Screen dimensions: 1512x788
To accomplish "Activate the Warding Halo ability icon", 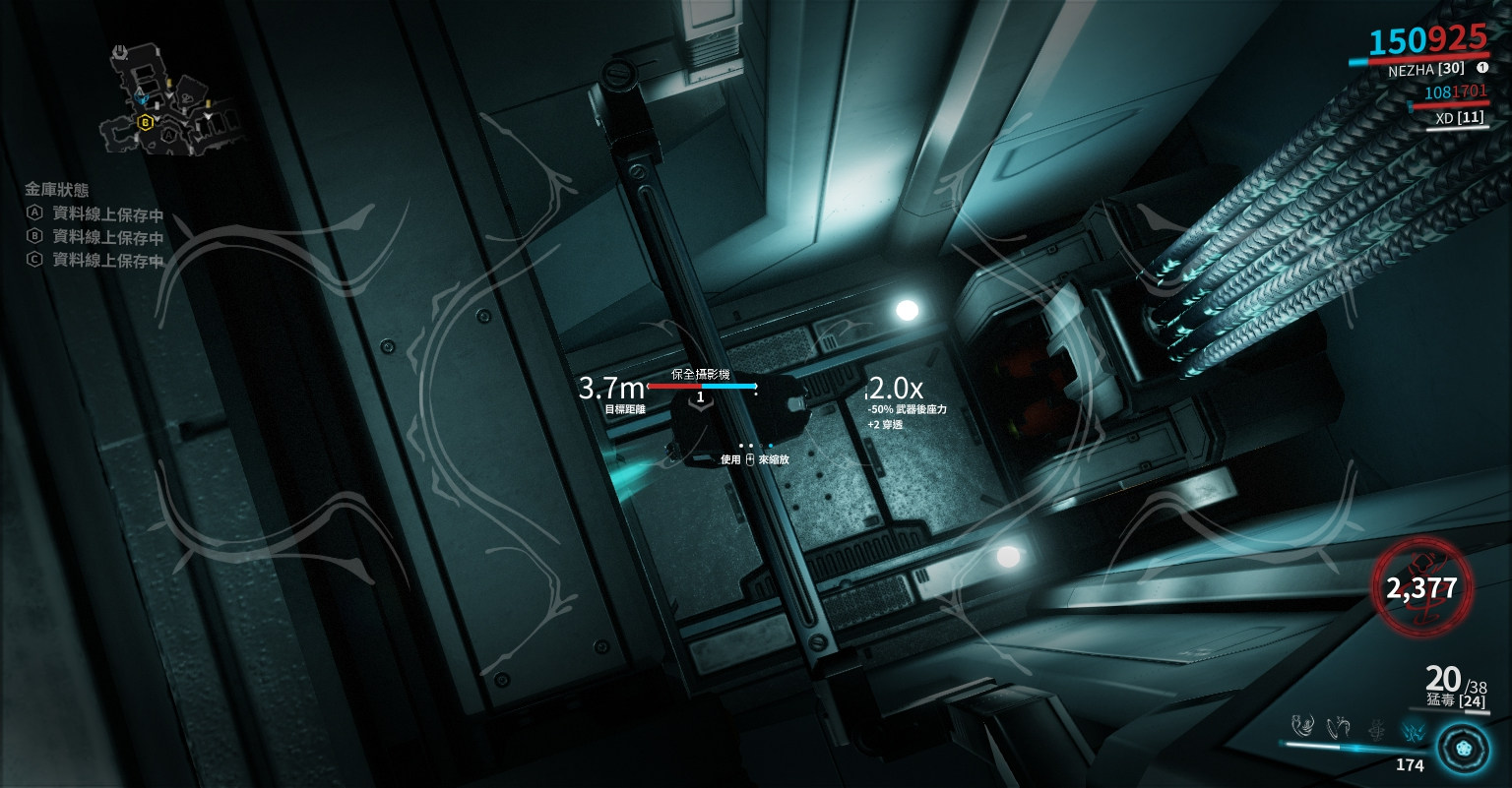I will coord(1377,728).
